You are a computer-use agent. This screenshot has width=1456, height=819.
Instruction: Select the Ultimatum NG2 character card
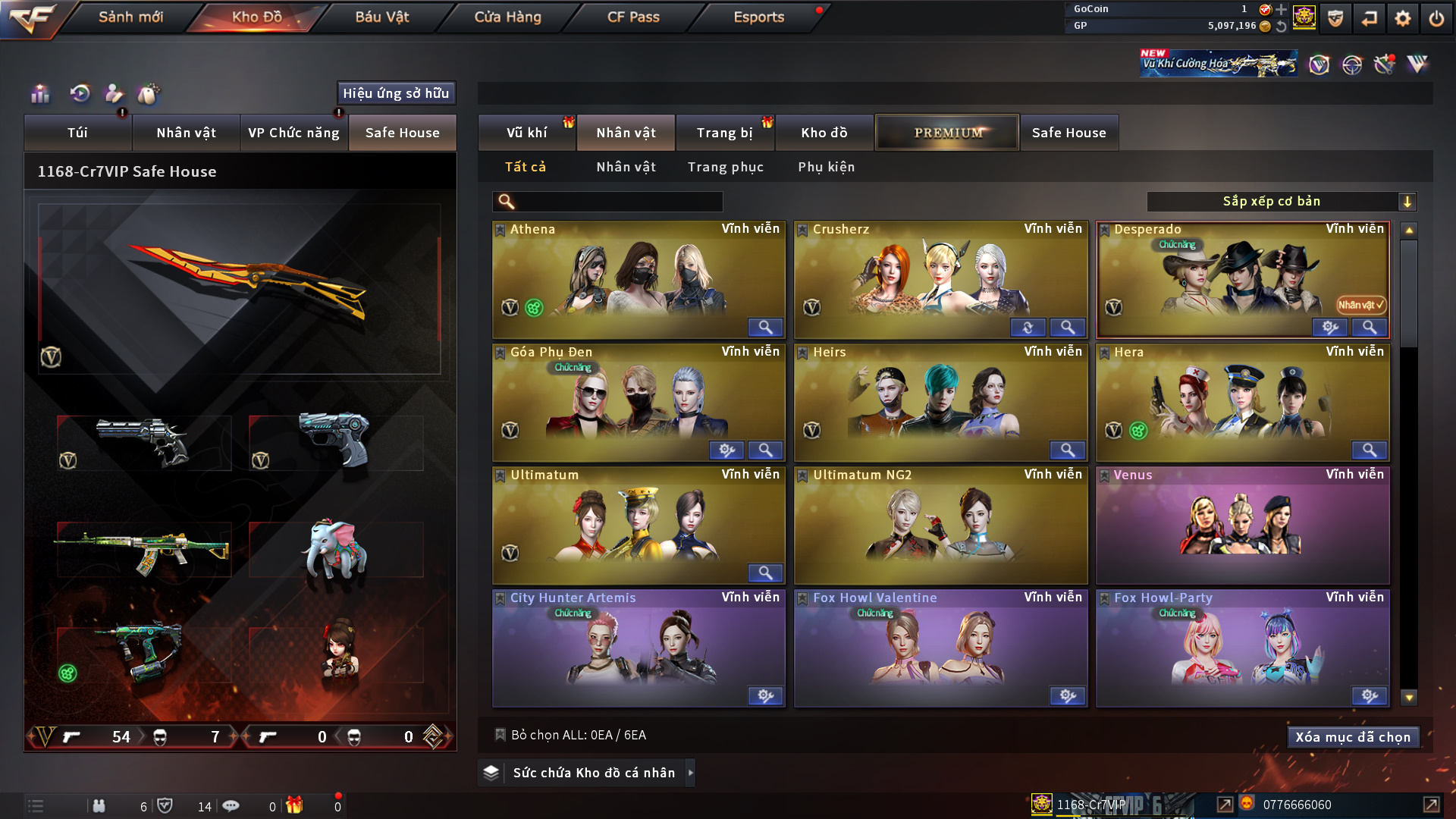940,525
